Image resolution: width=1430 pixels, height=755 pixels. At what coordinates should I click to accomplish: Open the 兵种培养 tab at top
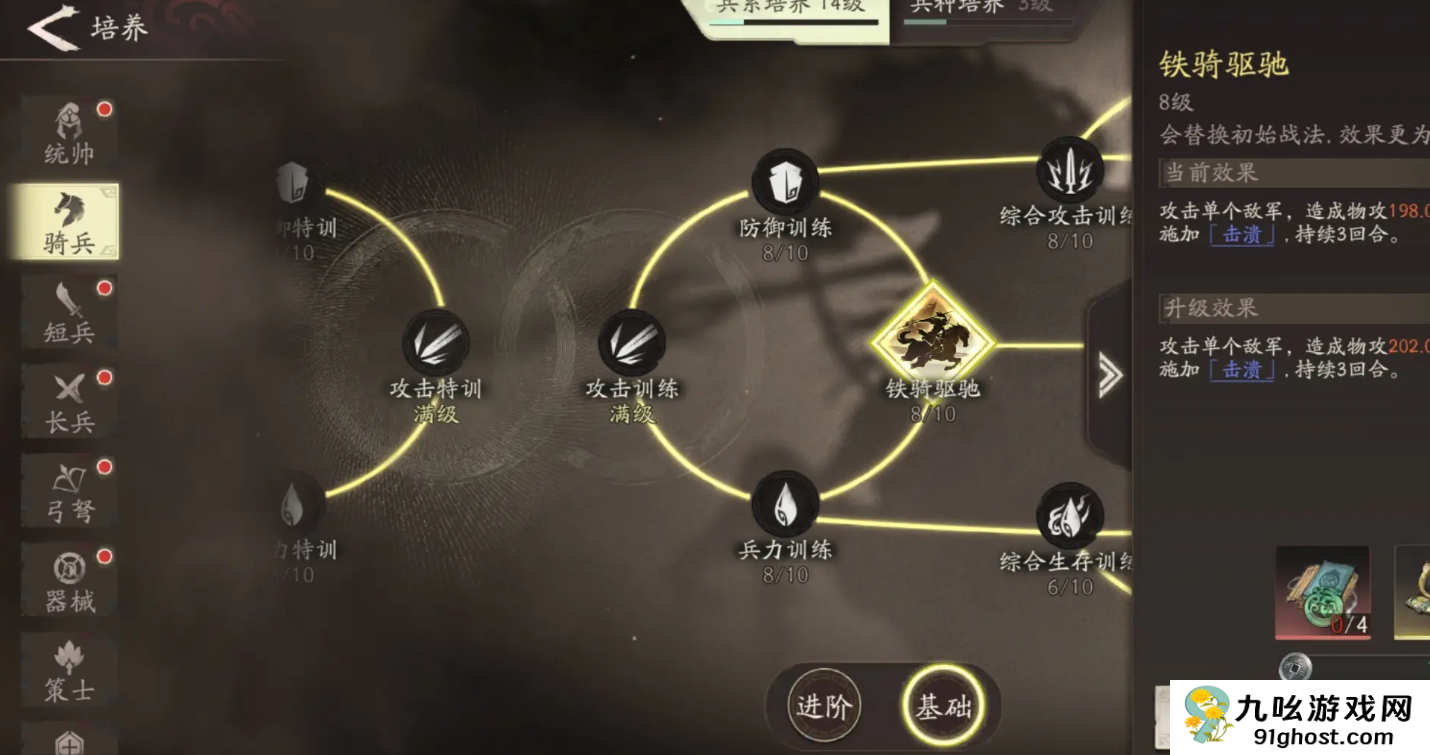(x=980, y=10)
